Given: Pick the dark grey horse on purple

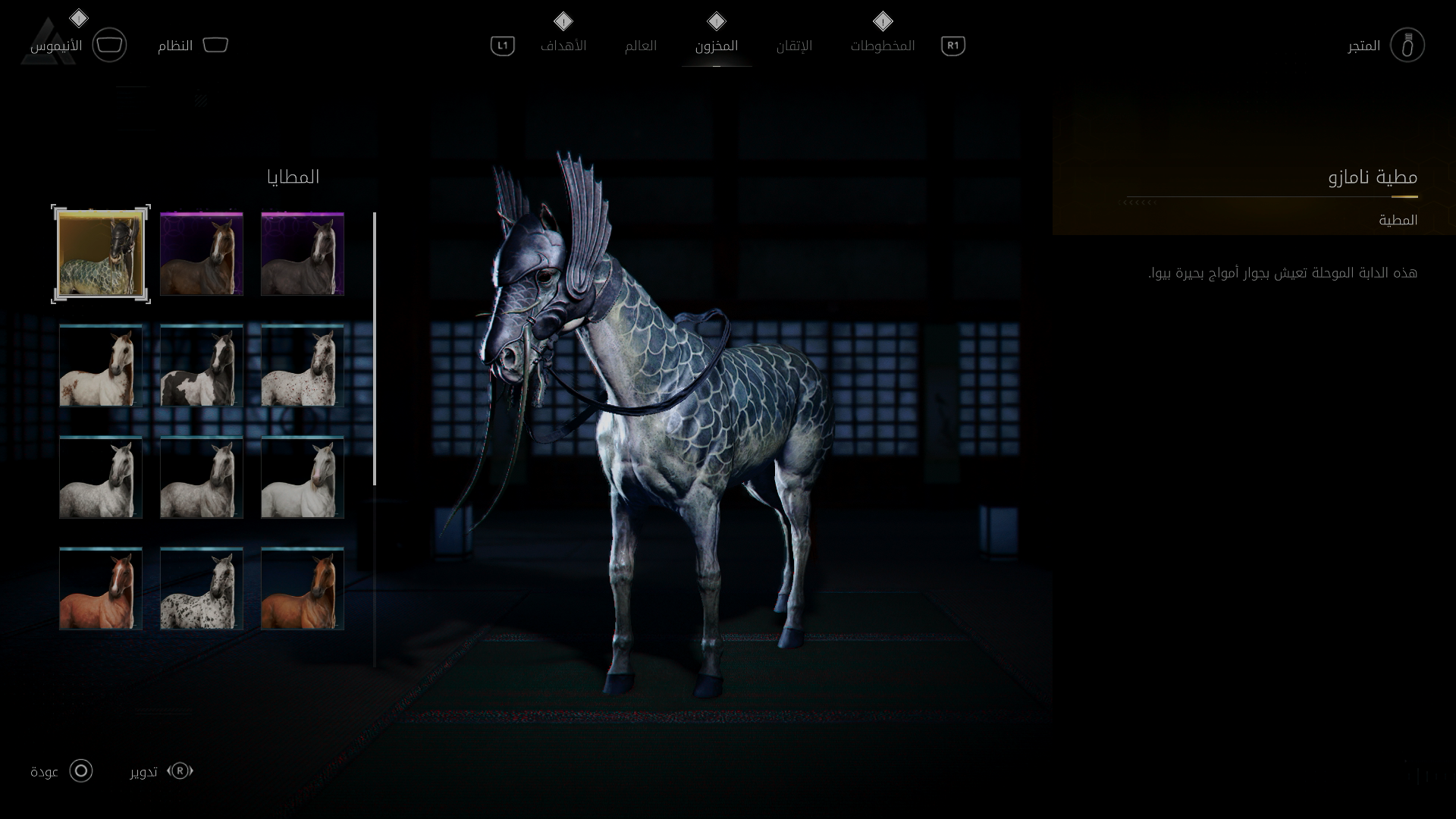Looking at the screenshot, I should point(303,254).
